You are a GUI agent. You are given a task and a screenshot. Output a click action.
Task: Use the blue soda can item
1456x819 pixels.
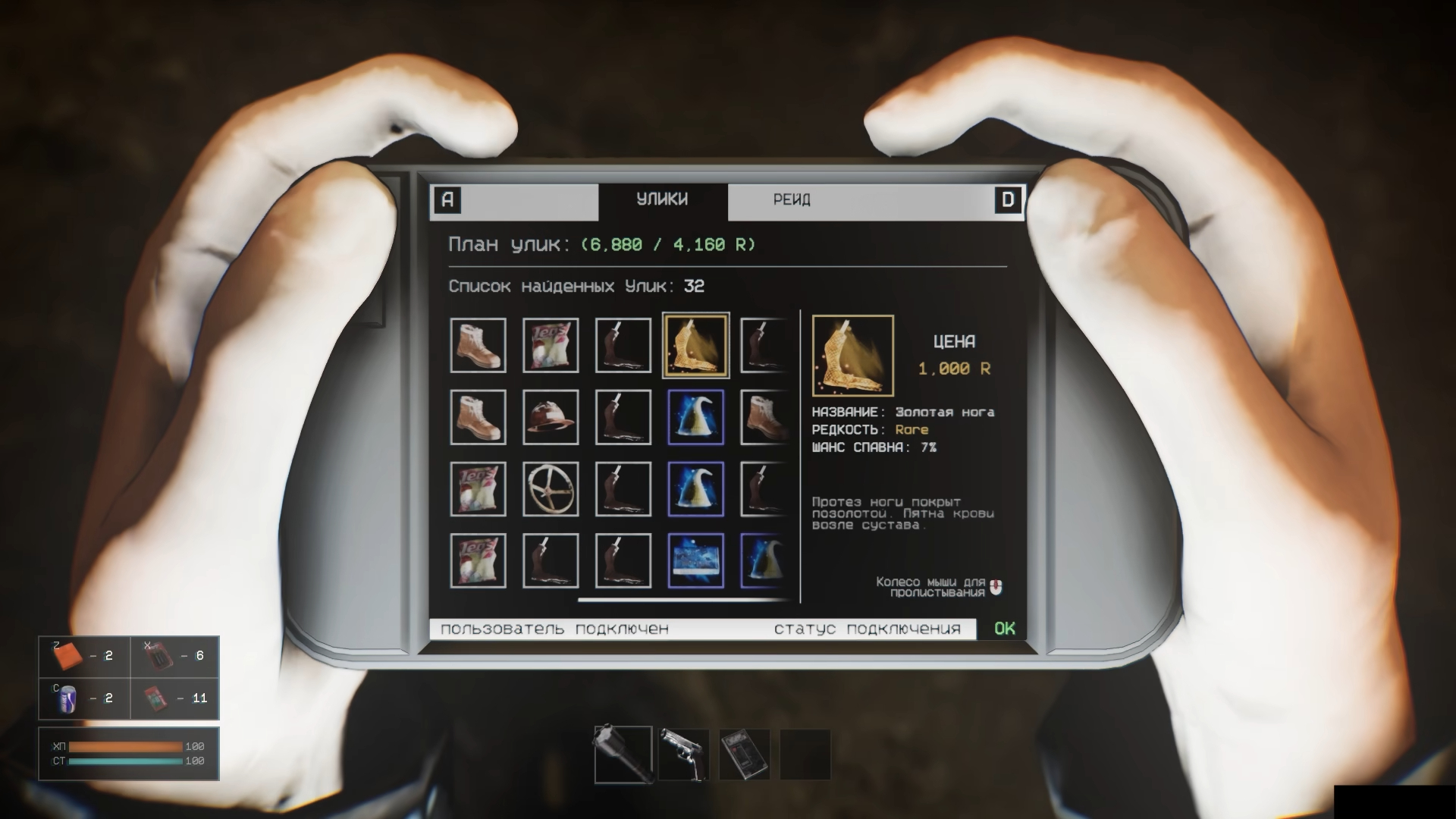68,698
